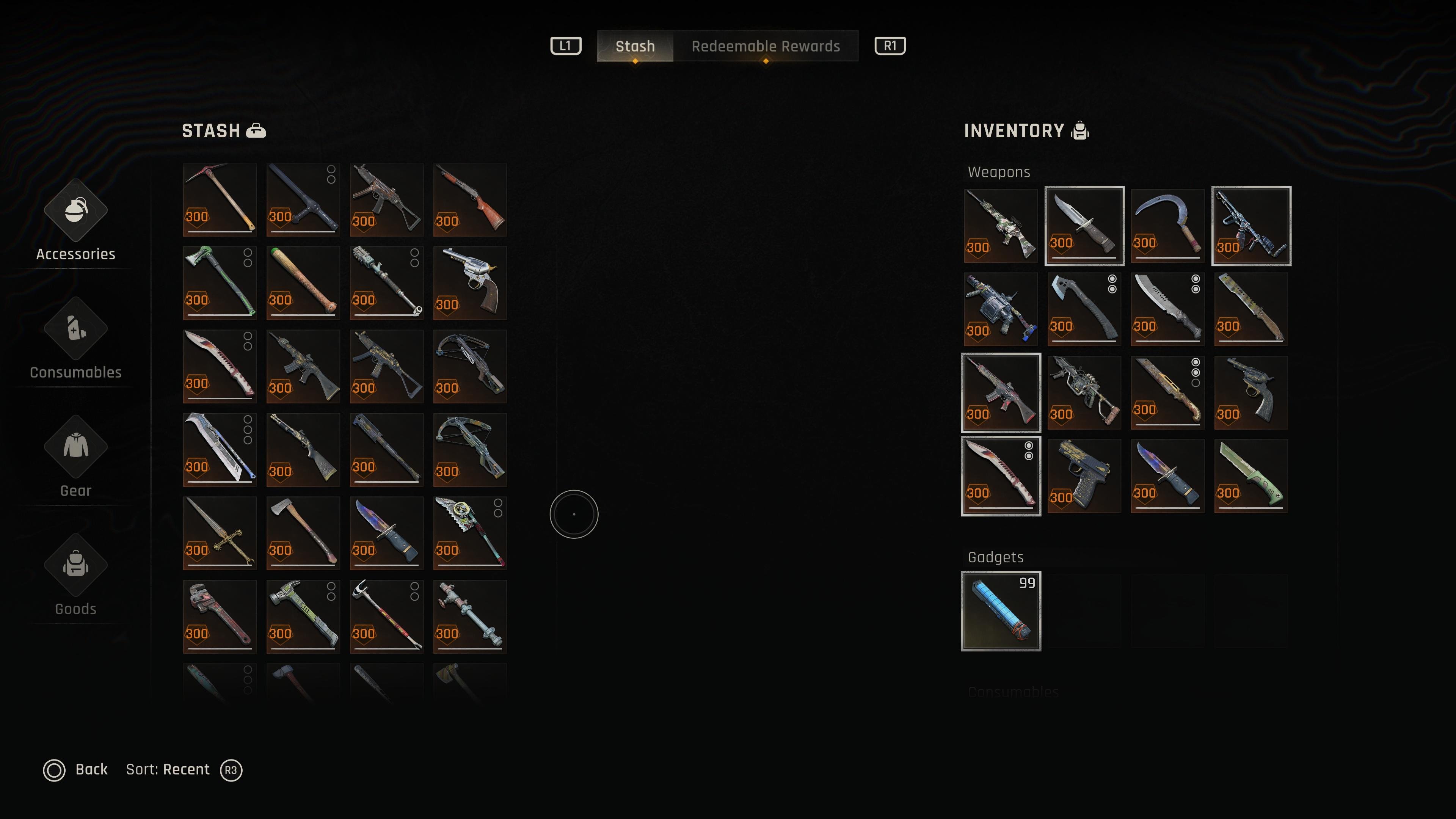This screenshot has width=1456, height=819.
Task: Choose the golden-hilted sword in stash
Action: point(219,533)
